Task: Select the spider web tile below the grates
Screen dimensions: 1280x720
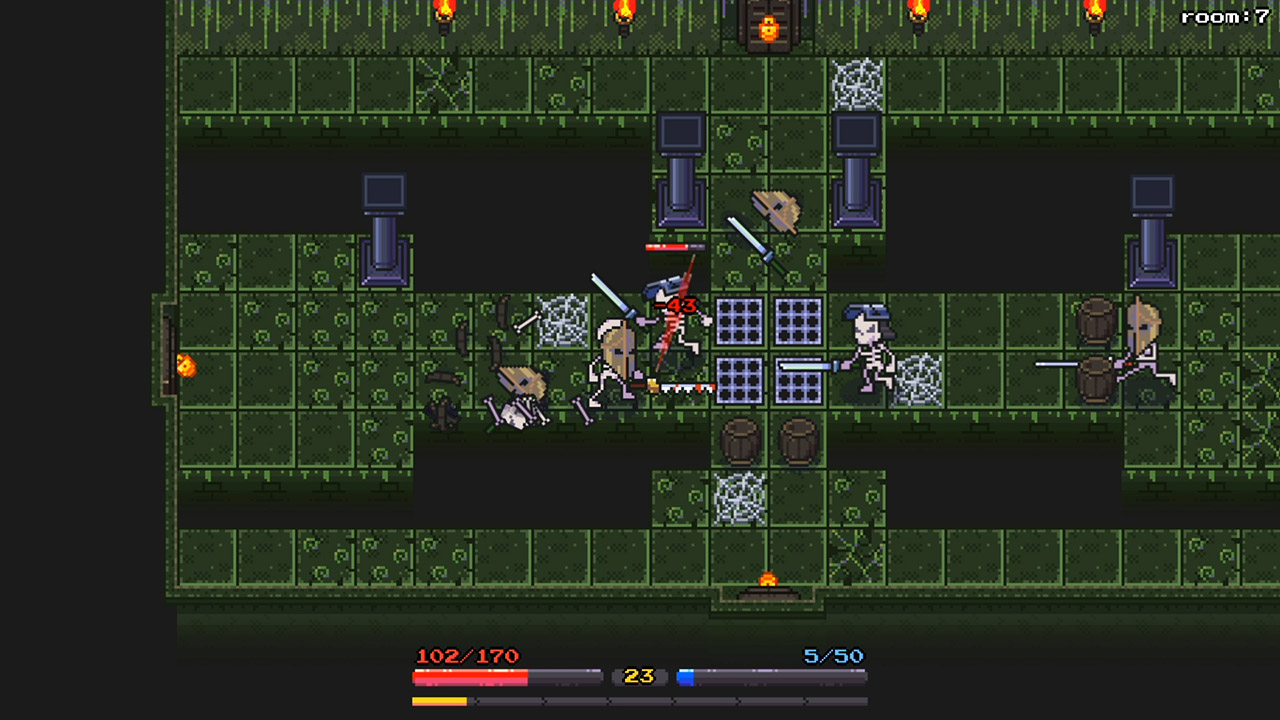Action: pos(737,498)
